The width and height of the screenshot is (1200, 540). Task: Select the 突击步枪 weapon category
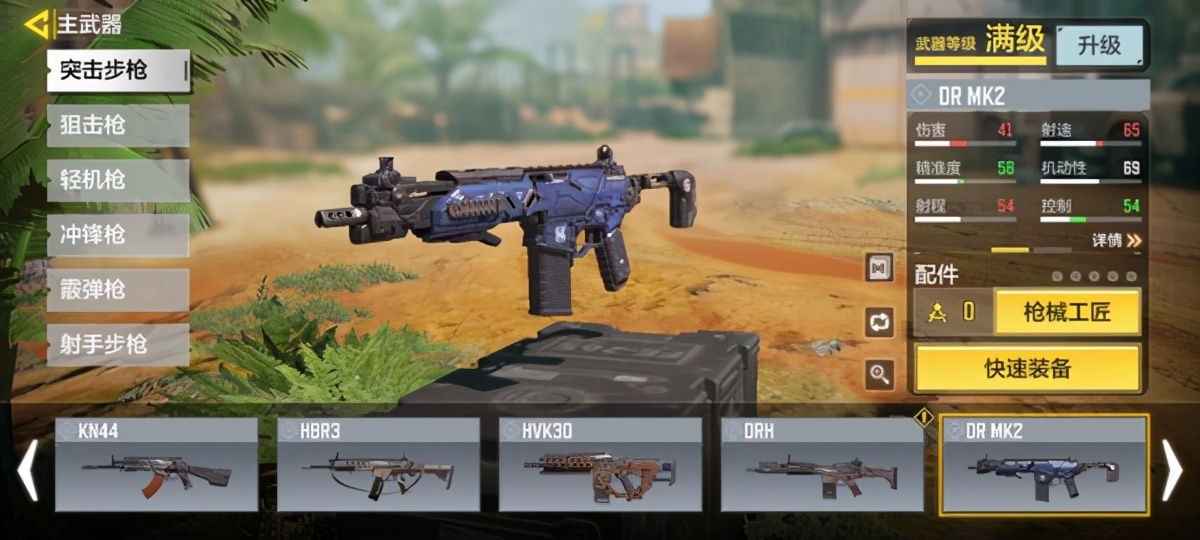pyautogui.click(x=117, y=71)
